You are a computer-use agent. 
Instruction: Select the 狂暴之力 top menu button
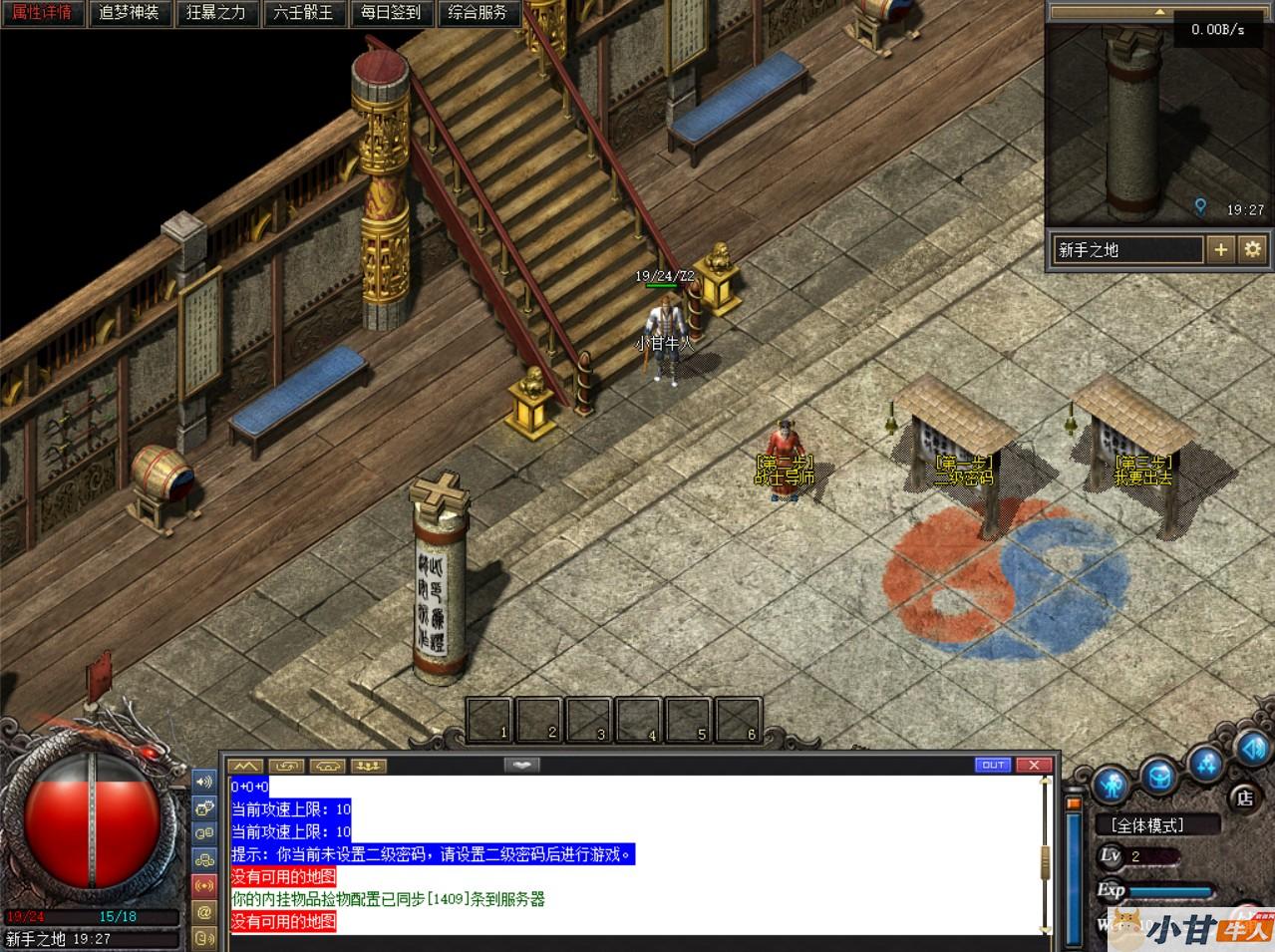click(x=216, y=13)
